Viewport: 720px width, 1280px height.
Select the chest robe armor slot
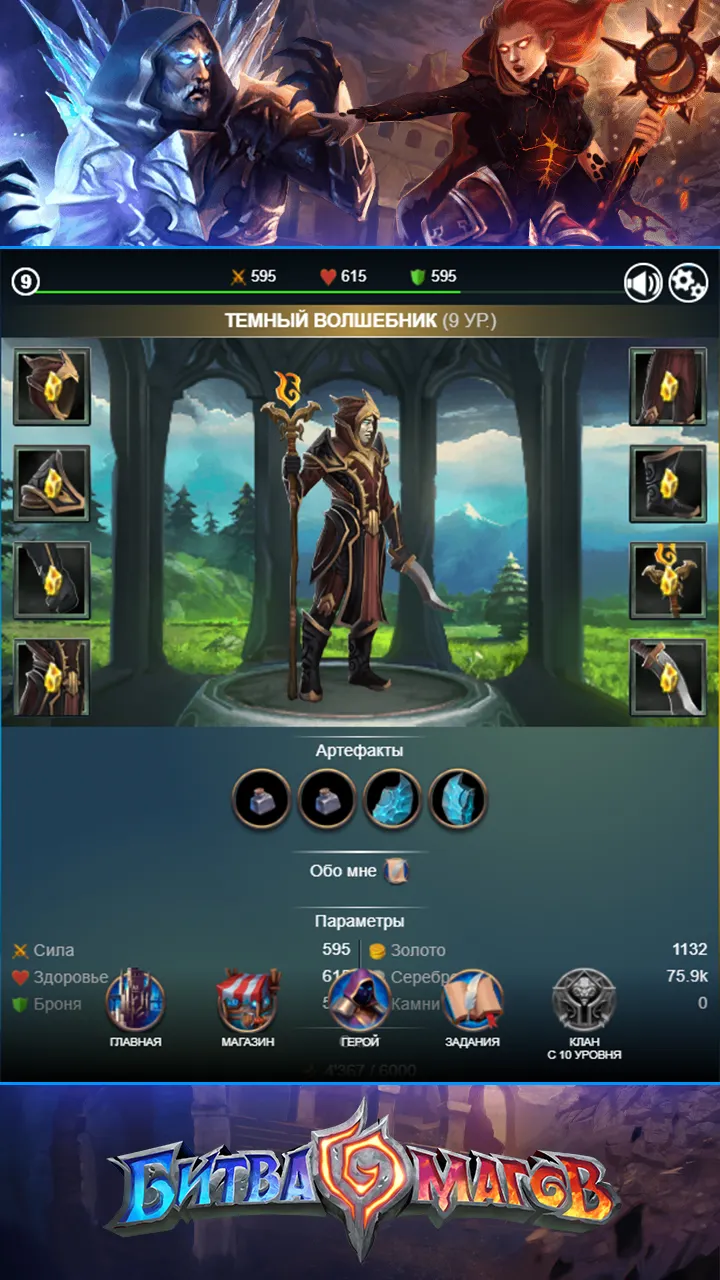(52, 677)
